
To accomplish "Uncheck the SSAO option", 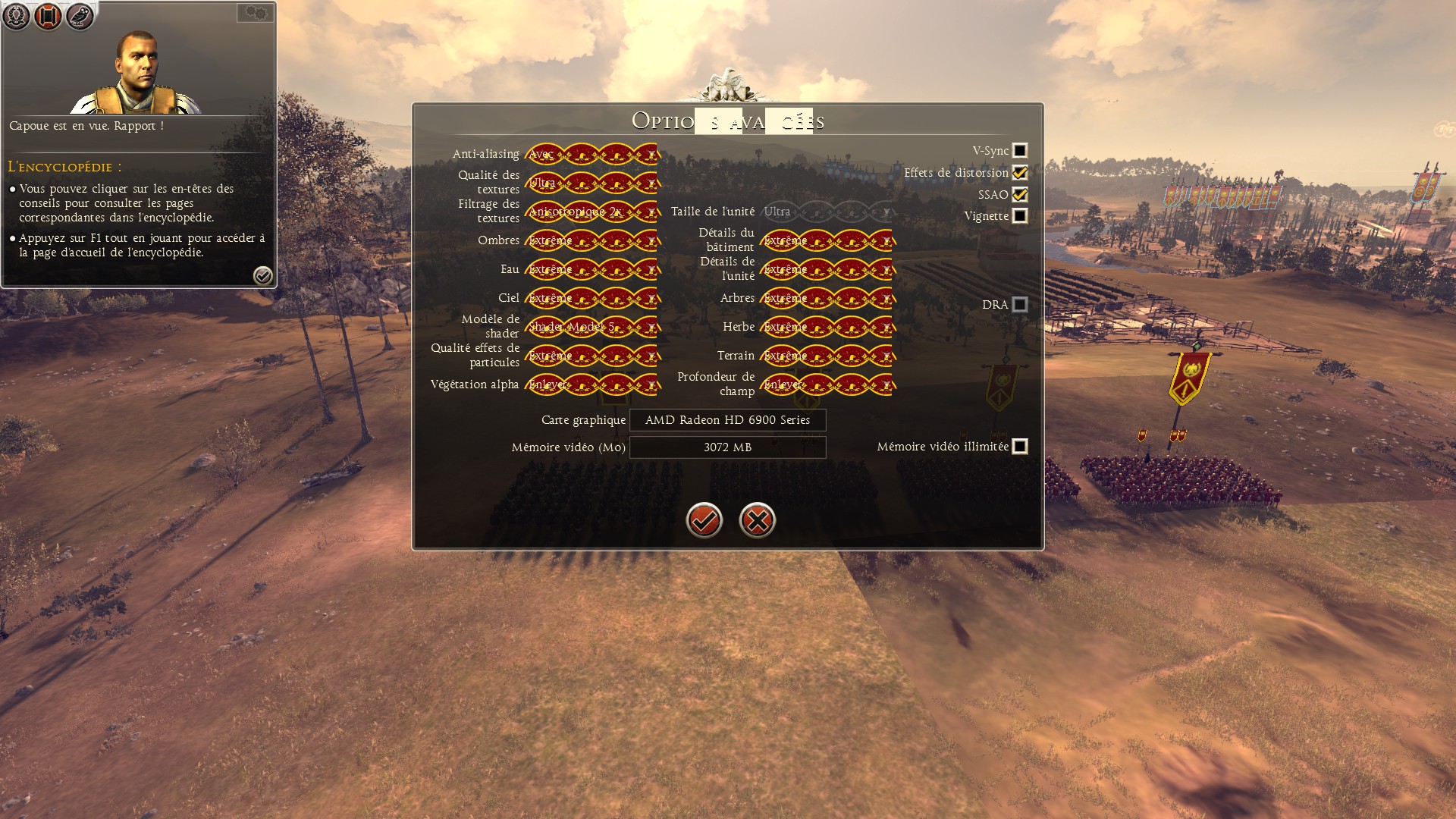I will click(x=1020, y=195).
